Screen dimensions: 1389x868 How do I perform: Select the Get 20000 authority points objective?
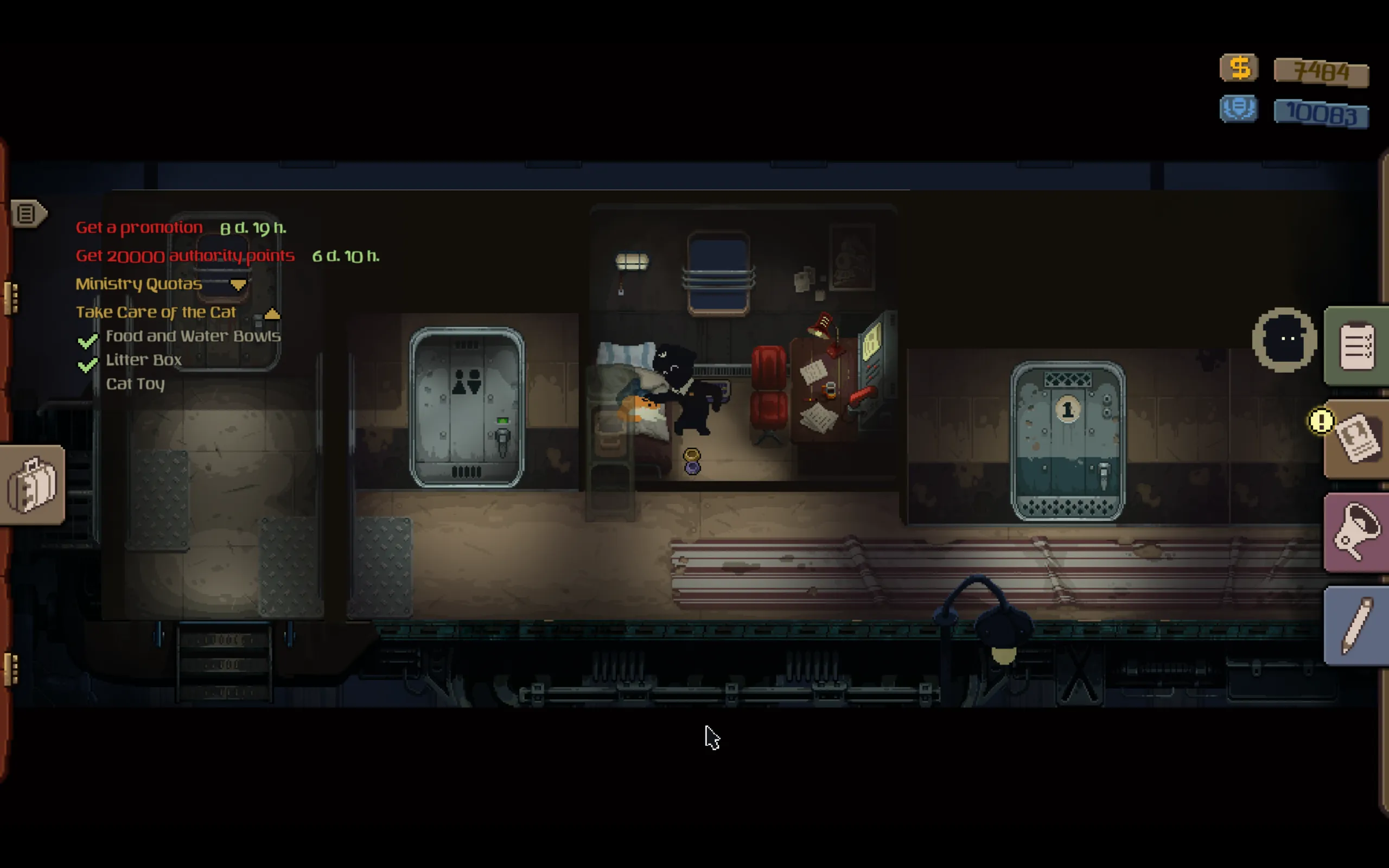point(185,256)
